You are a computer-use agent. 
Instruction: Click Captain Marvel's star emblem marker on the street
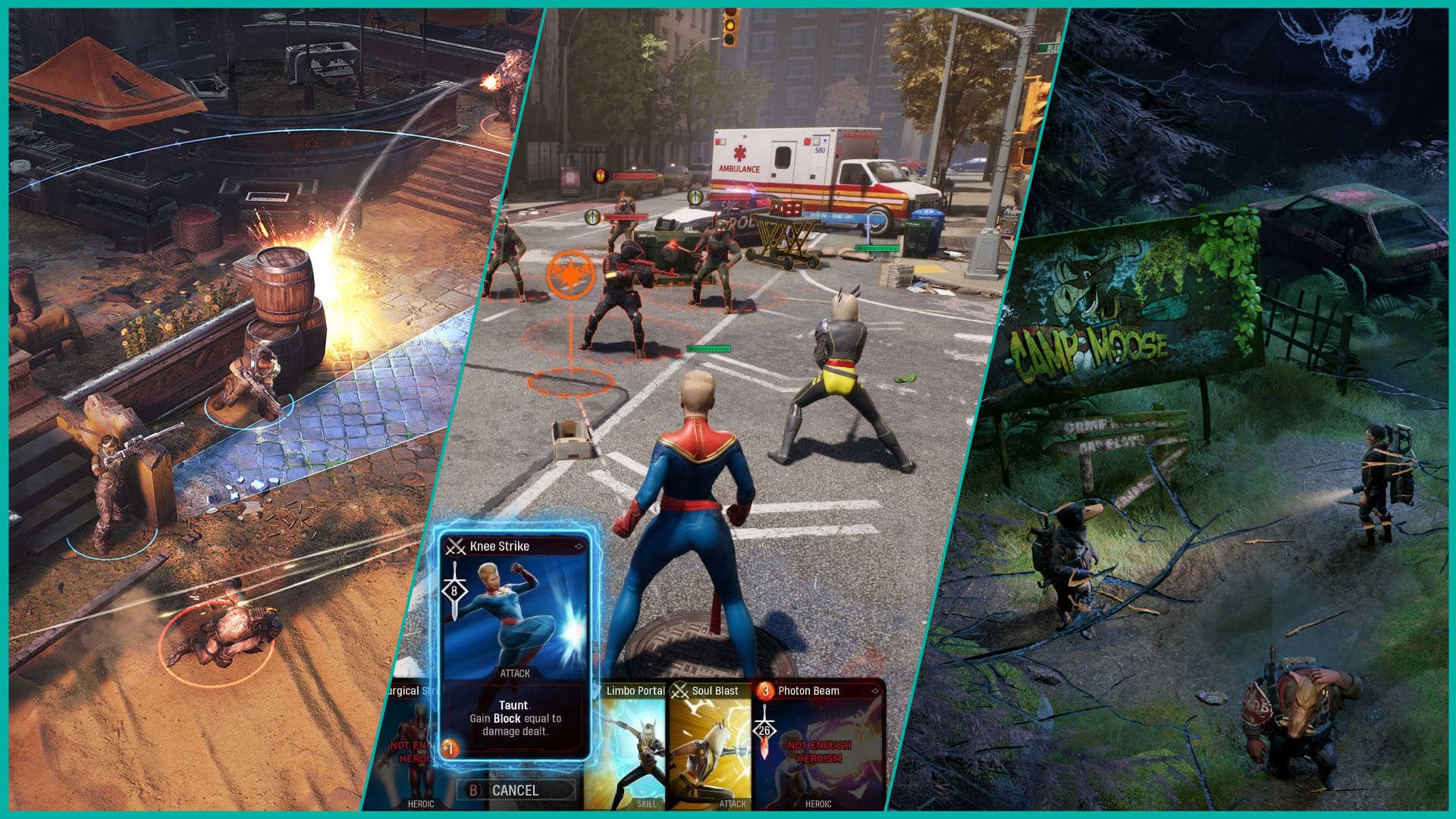point(571,275)
